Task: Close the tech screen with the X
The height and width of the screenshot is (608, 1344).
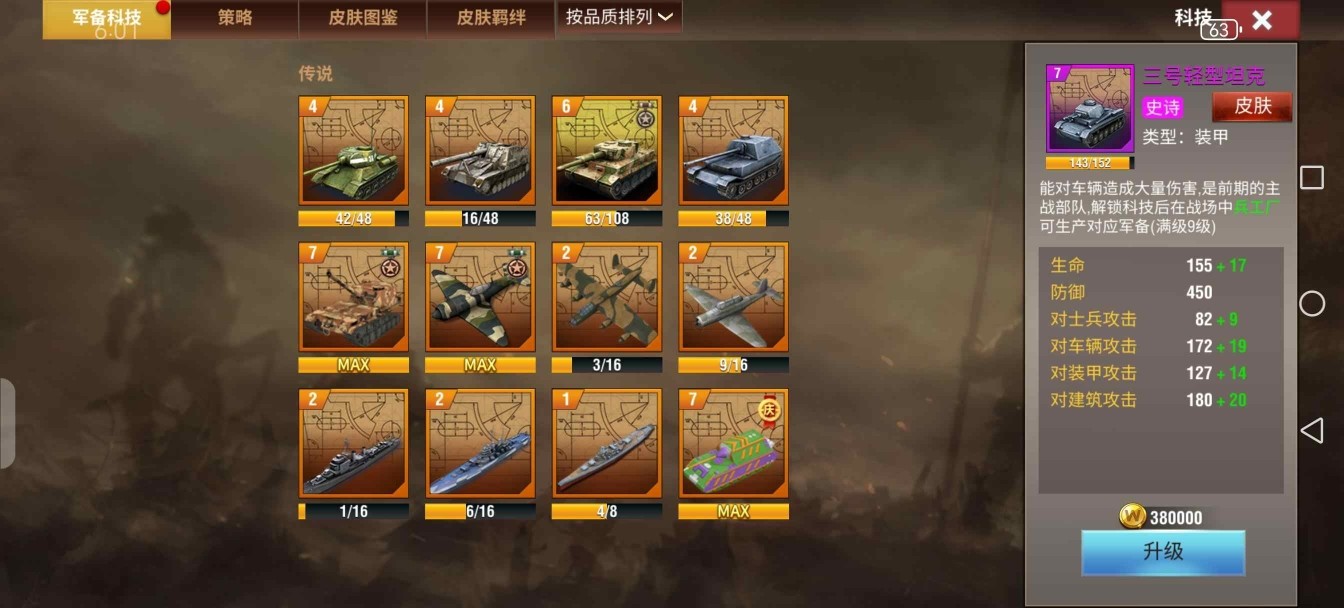Action: tap(1261, 20)
